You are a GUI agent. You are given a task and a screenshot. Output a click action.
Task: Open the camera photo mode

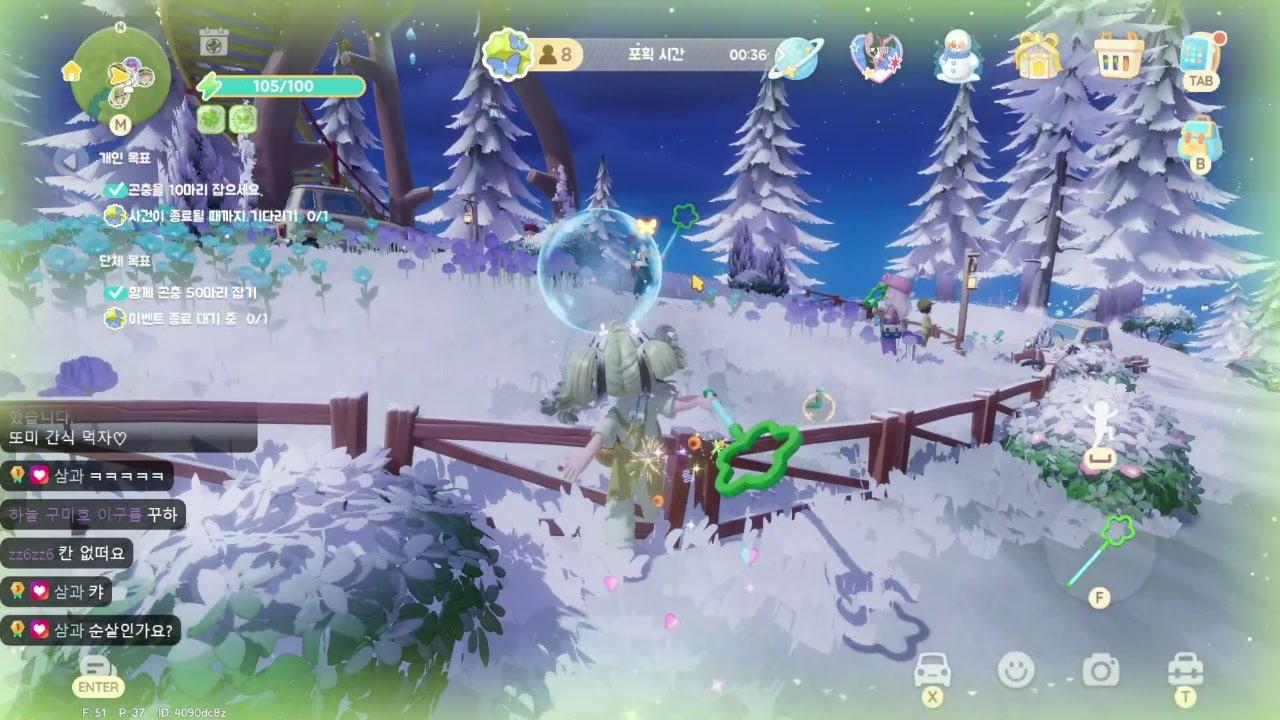(x=1100, y=669)
